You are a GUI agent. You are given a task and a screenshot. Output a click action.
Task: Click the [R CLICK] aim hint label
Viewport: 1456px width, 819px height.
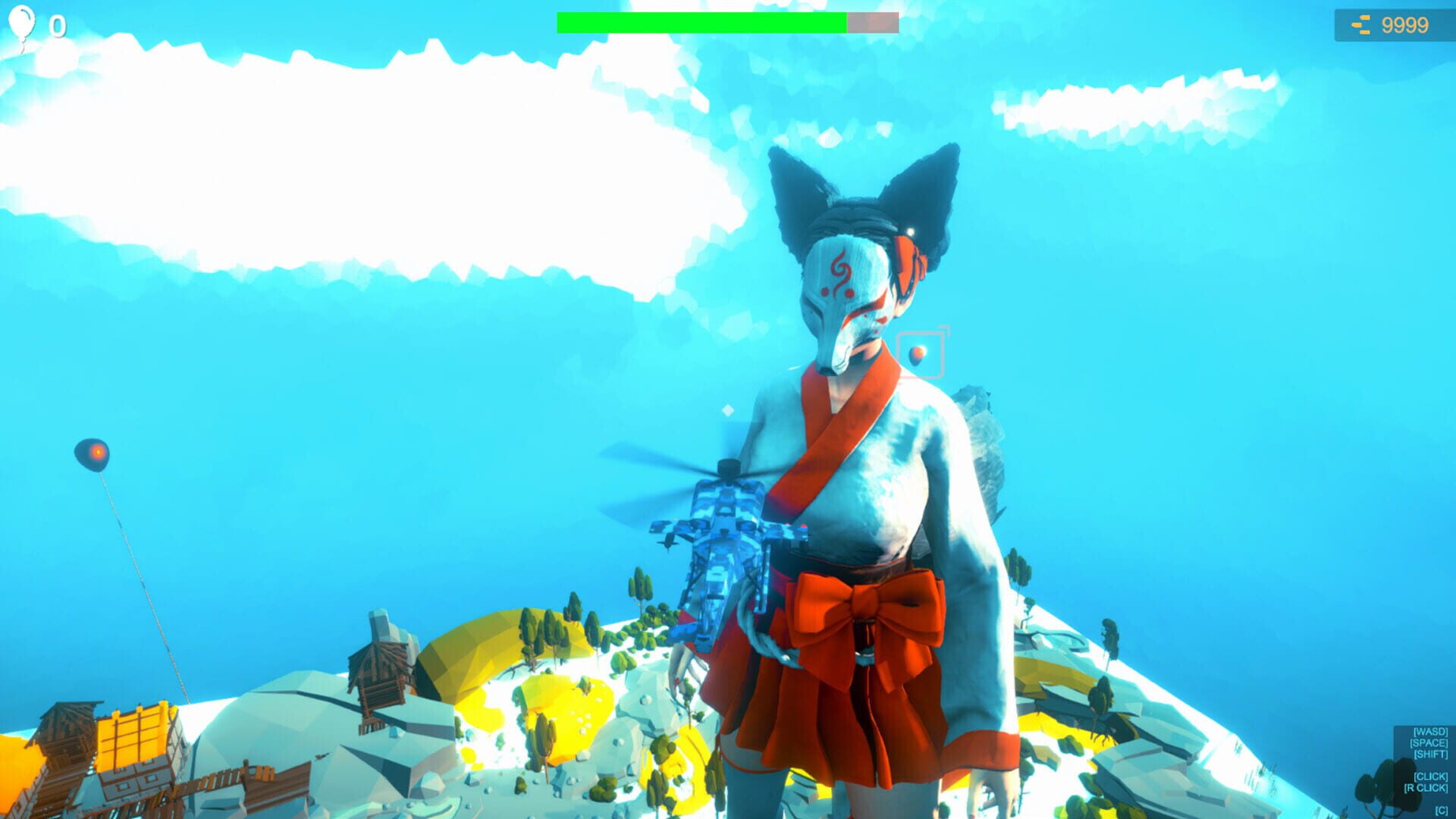(x=1426, y=787)
